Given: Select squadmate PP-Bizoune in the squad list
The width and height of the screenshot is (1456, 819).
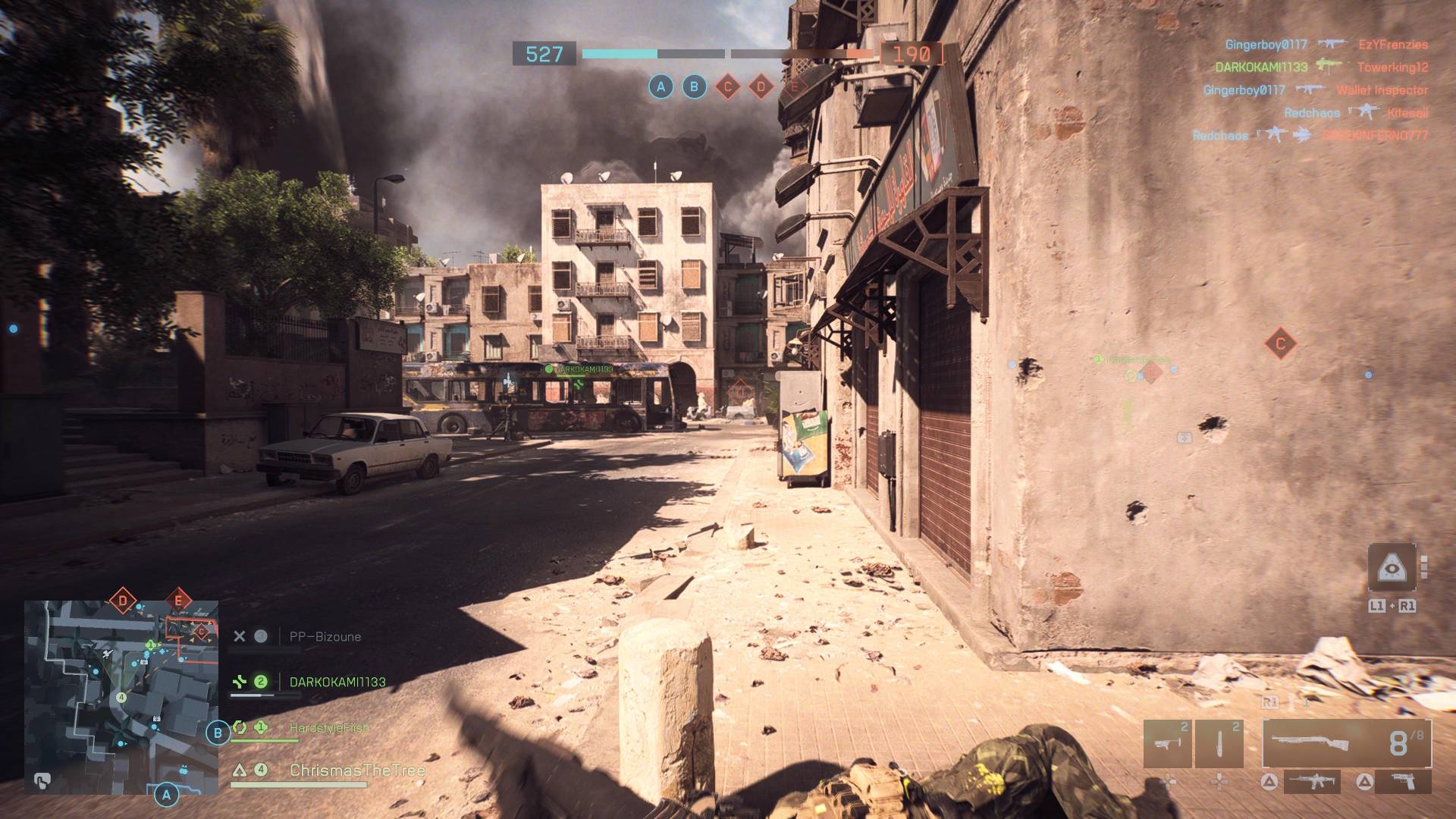Looking at the screenshot, I should click(325, 637).
